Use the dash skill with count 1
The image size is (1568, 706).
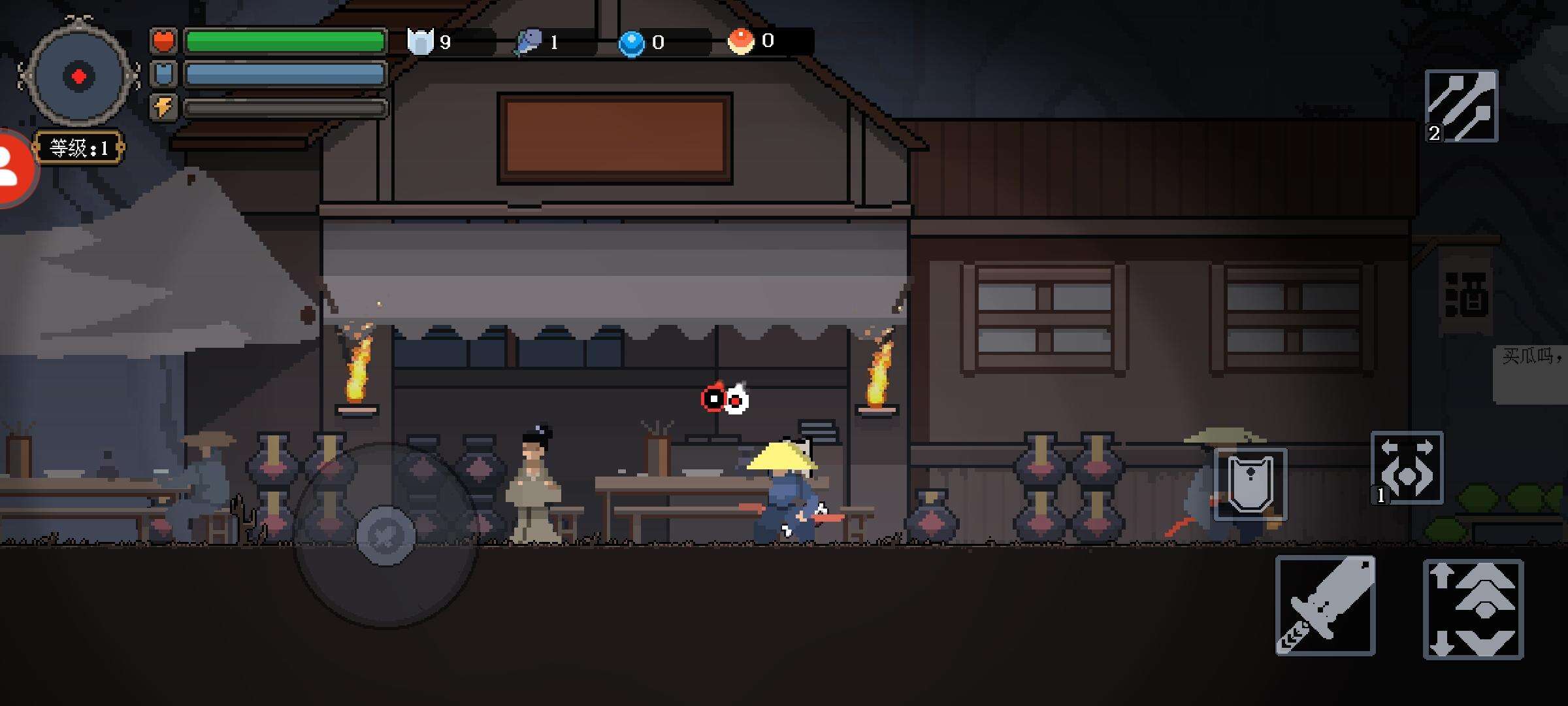click(1407, 468)
